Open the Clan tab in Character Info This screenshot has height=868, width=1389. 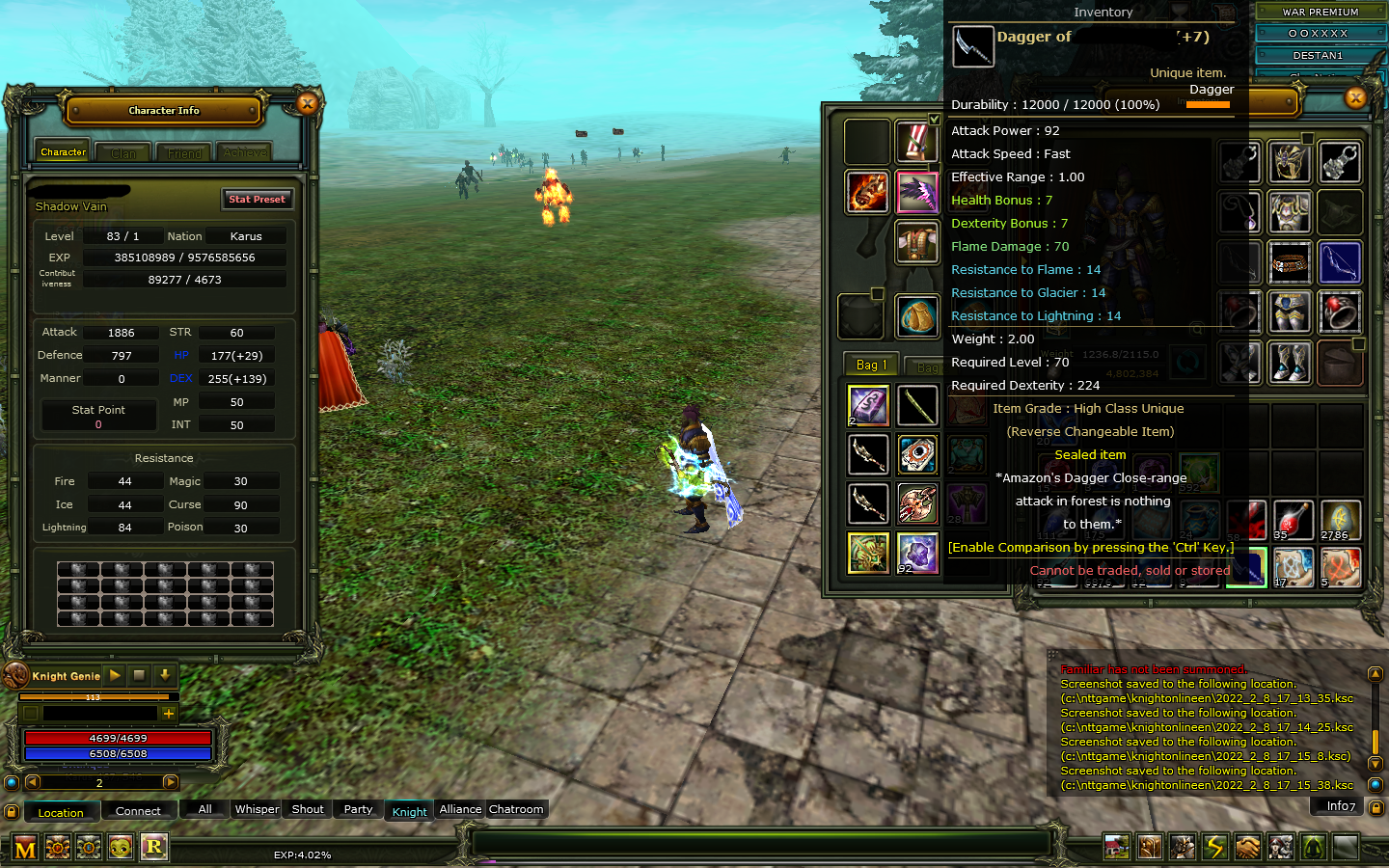pyautogui.click(x=123, y=151)
